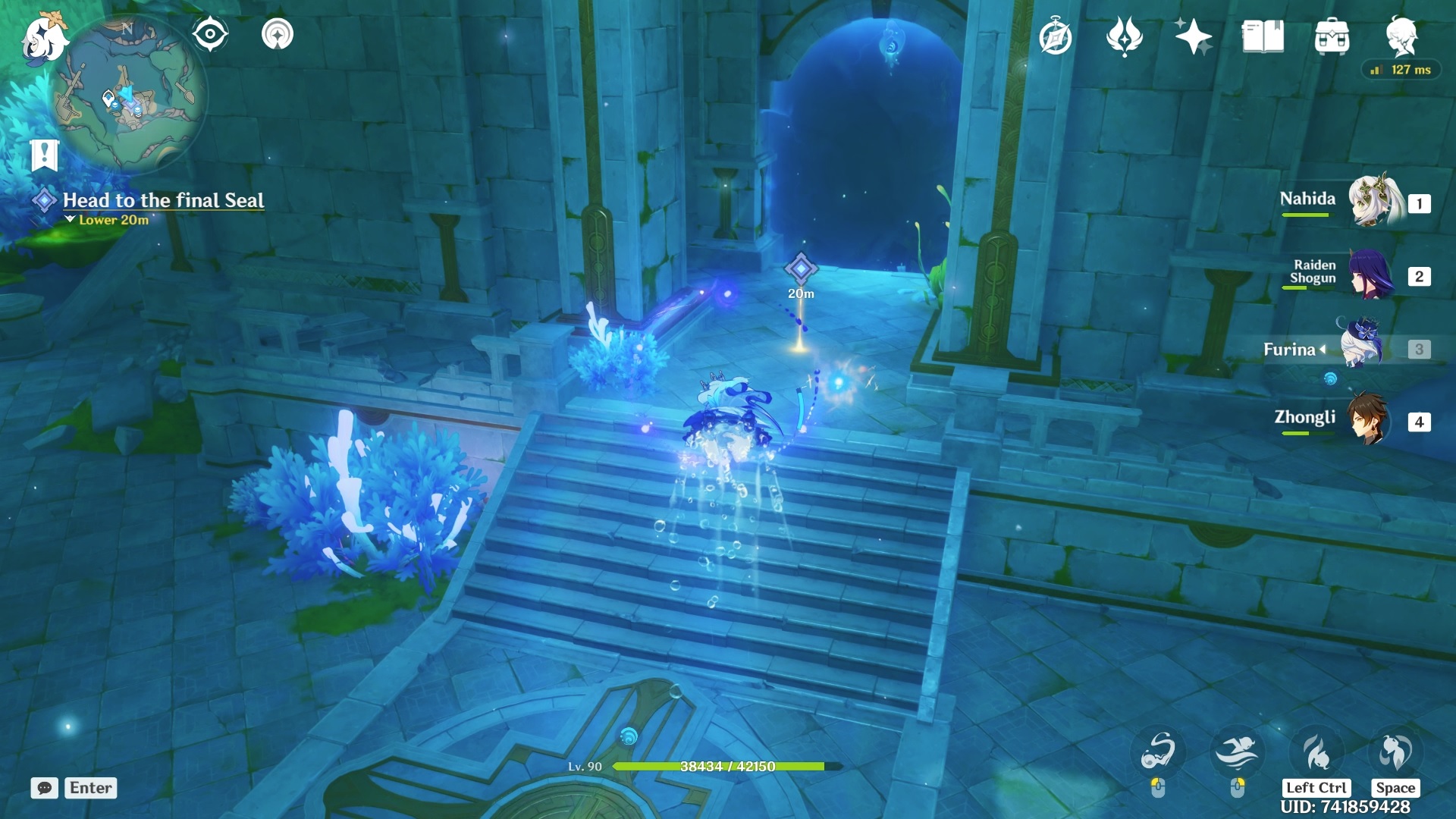
Task: Activate the swimming dash wave skill icon
Action: [x=1237, y=752]
